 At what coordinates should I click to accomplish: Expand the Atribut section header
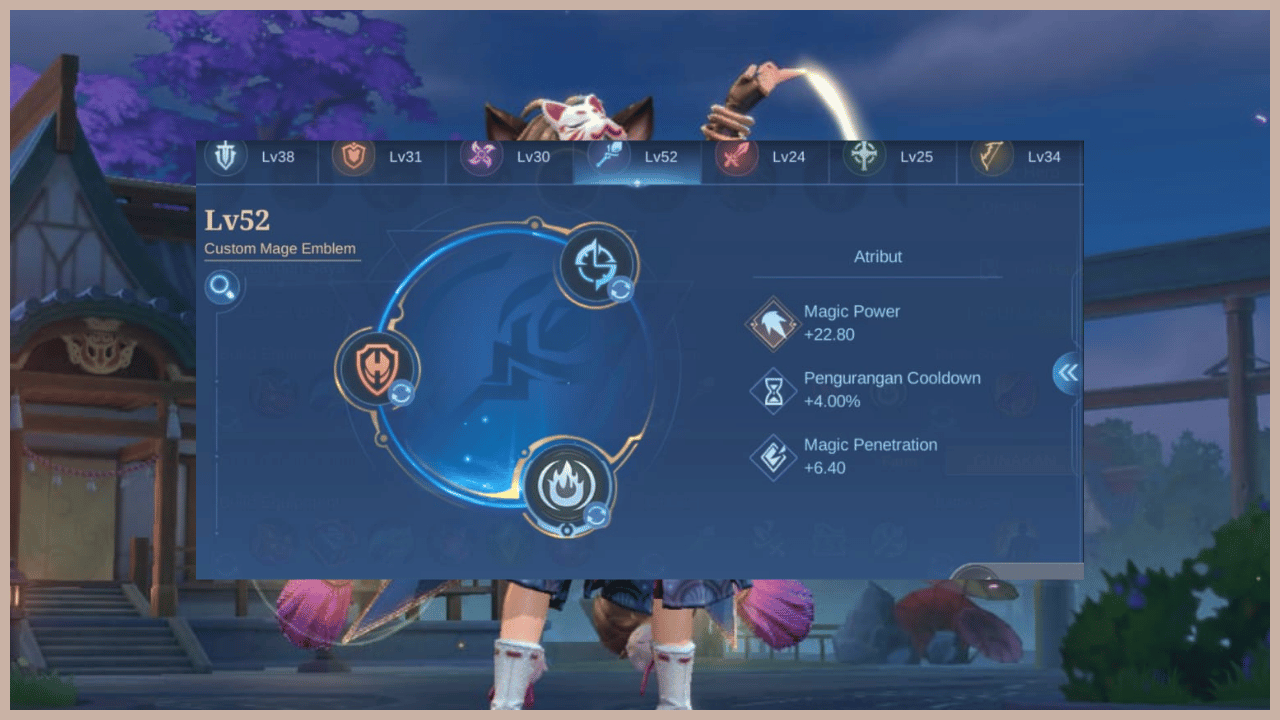pyautogui.click(x=878, y=257)
